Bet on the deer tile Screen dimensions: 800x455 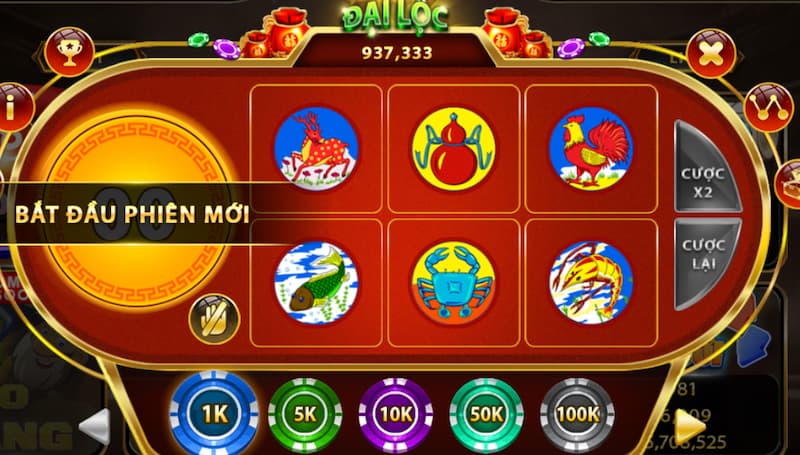pyautogui.click(x=316, y=149)
